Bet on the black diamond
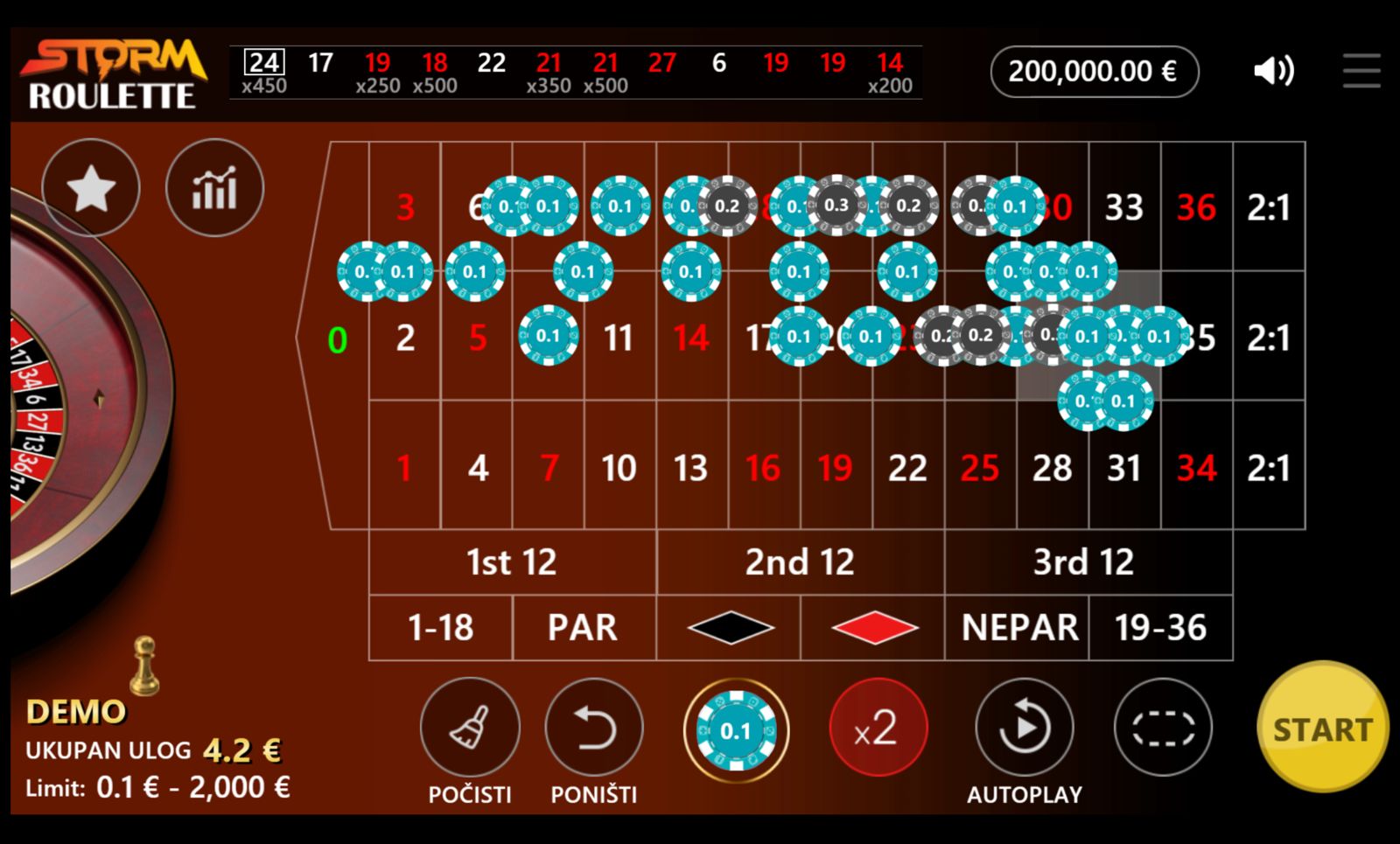Image resolution: width=1400 pixels, height=844 pixels. 730,628
